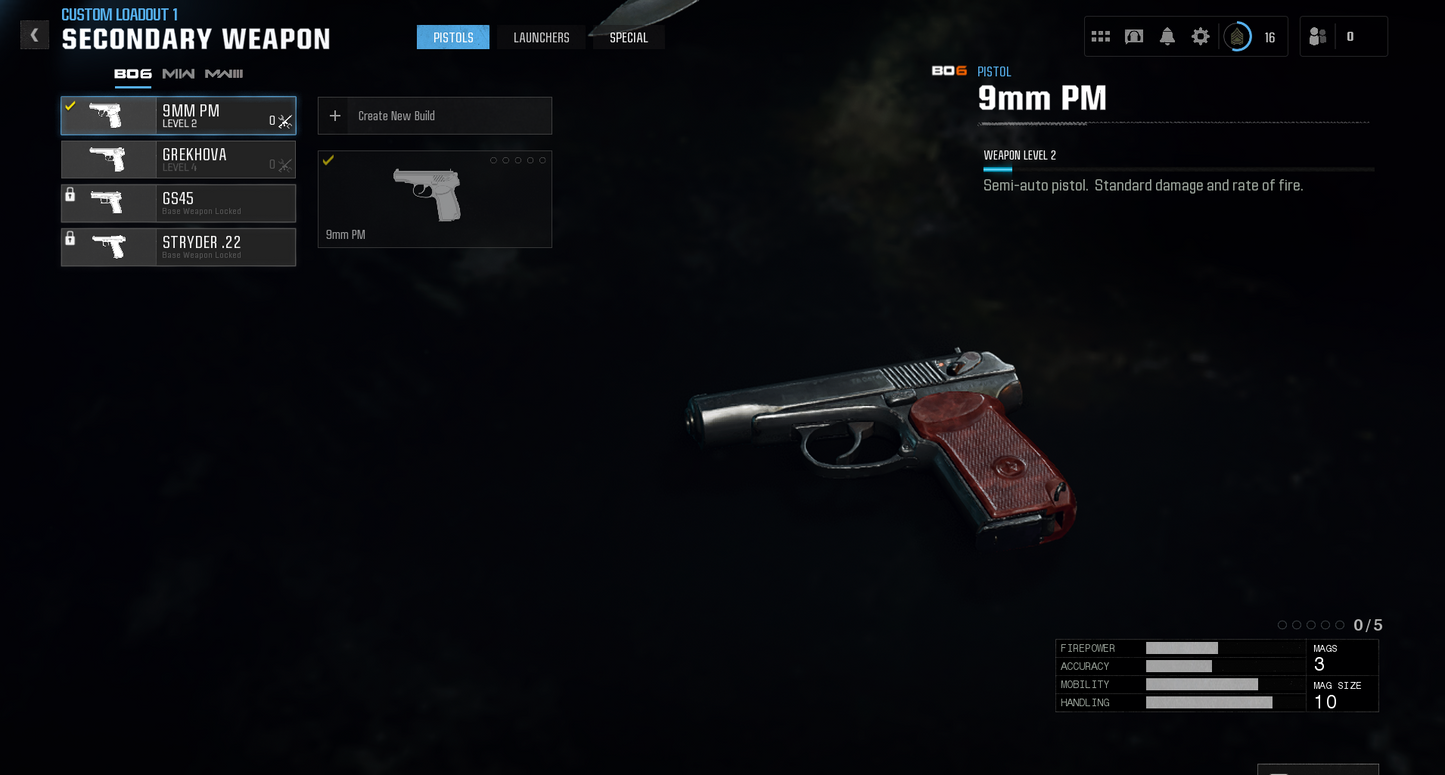The height and width of the screenshot is (775, 1445).
Task: Go back with the top-left arrow button
Action: [x=34, y=35]
